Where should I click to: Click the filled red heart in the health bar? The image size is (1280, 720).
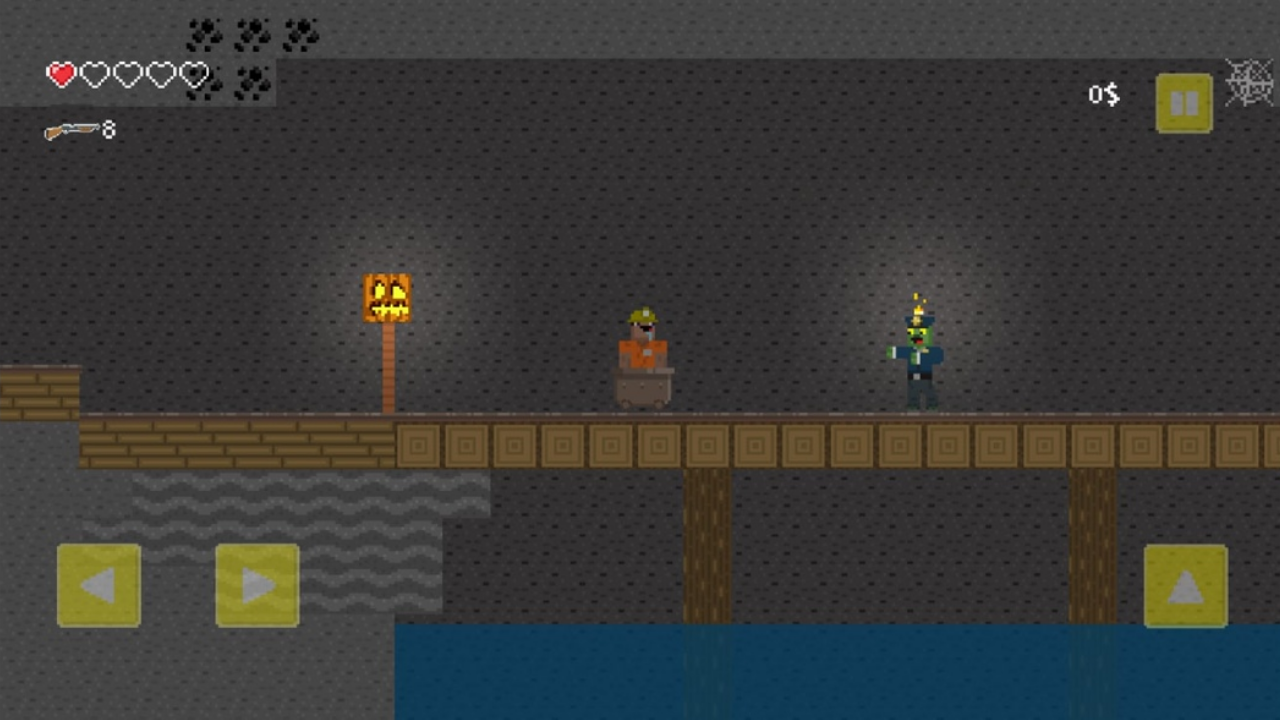(61, 74)
